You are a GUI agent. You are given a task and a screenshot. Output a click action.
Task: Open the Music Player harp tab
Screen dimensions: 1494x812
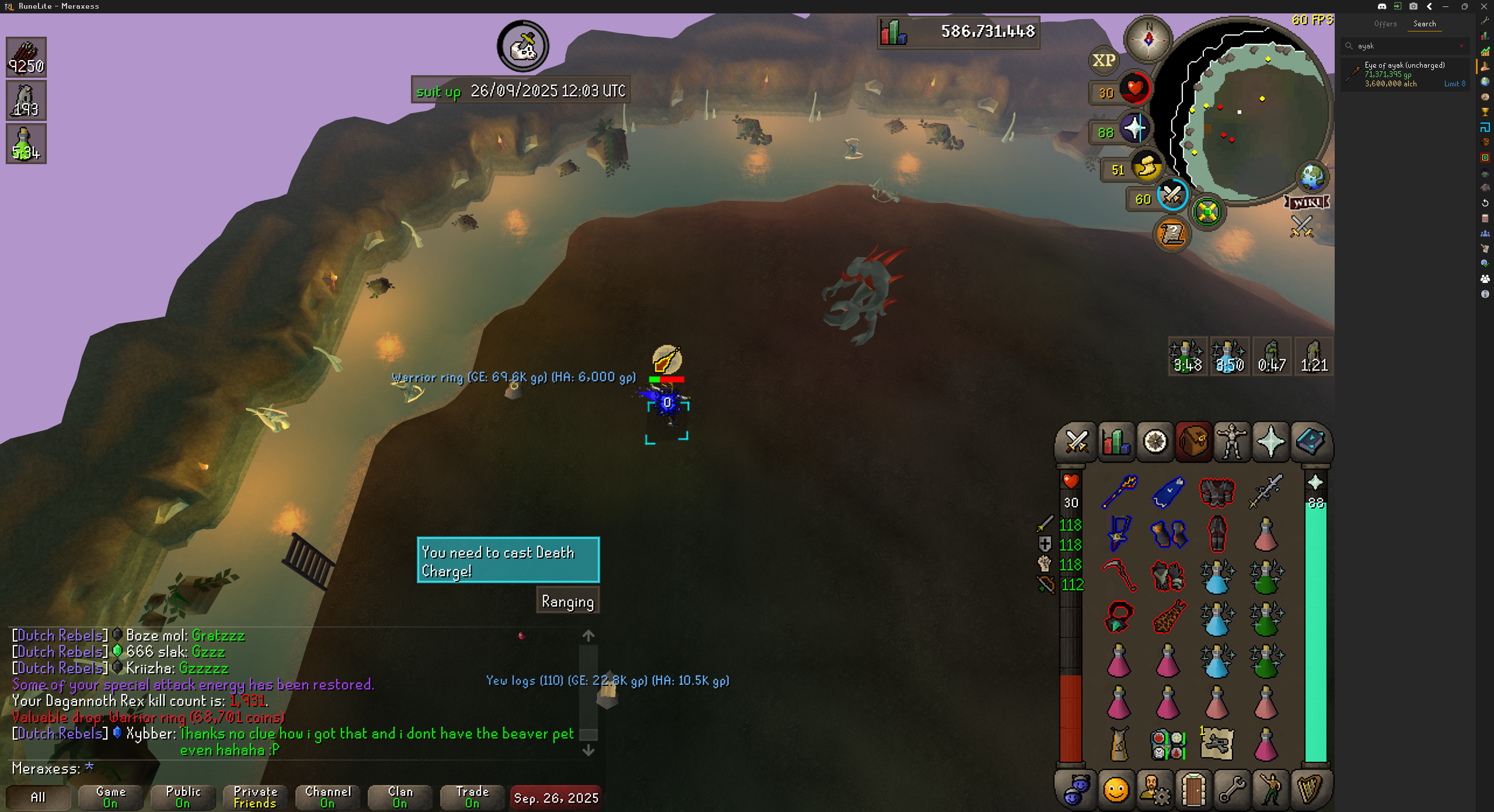click(1310, 791)
